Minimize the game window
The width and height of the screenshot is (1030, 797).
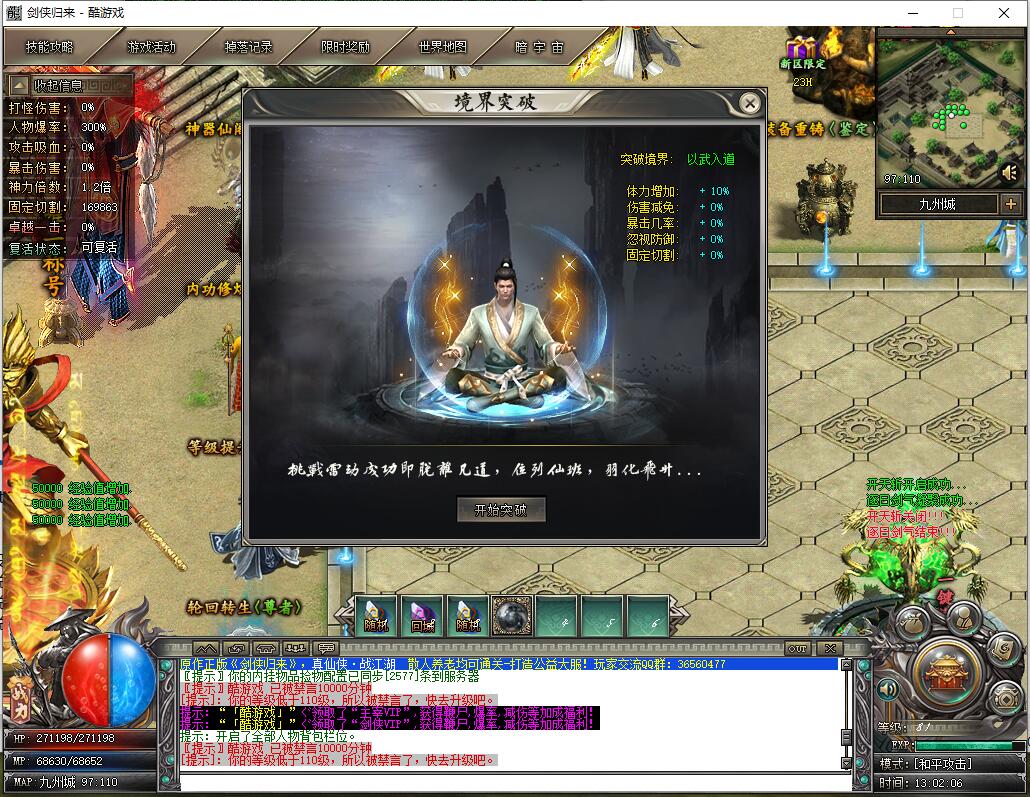coord(912,13)
